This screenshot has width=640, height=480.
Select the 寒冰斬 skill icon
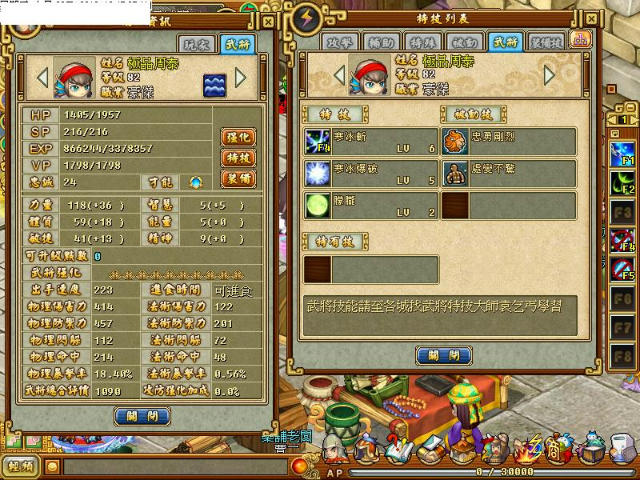[317, 140]
